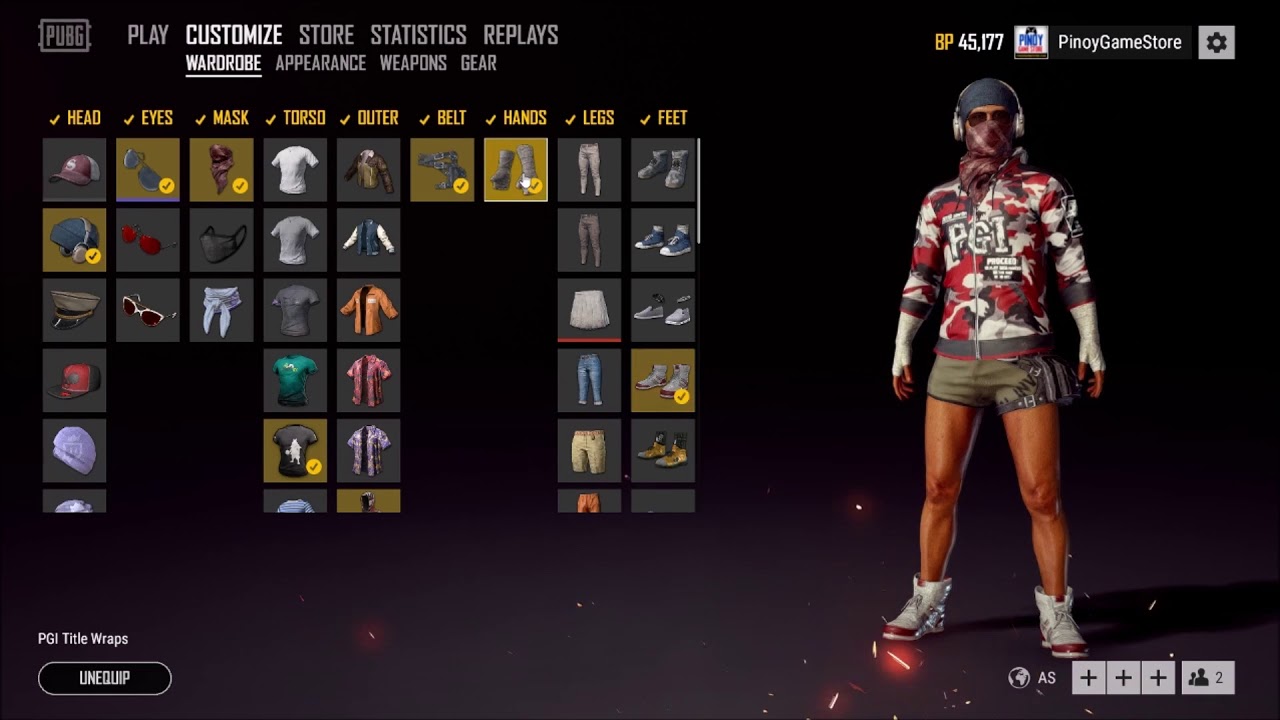Image resolution: width=1280 pixels, height=720 pixels.
Task: Select the equipped PGI Title Wraps hand item
Action: click(516, 170)
